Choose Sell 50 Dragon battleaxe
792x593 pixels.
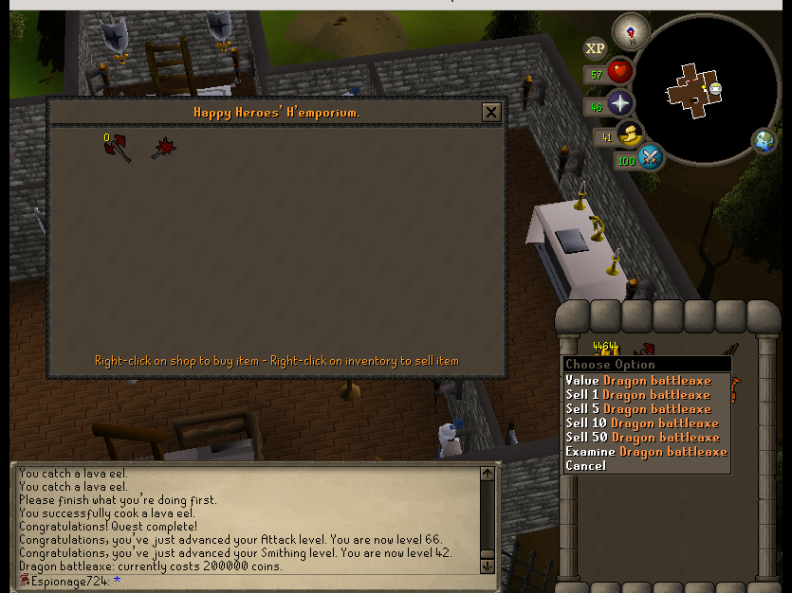click(642, 437)
